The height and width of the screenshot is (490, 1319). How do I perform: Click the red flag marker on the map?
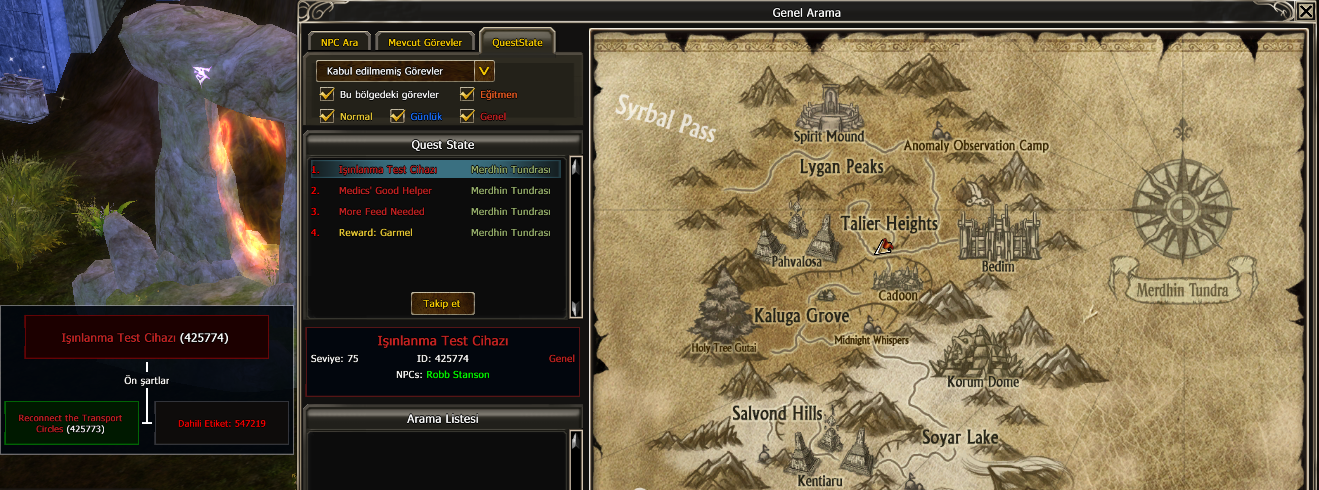(x=884, y=246)
